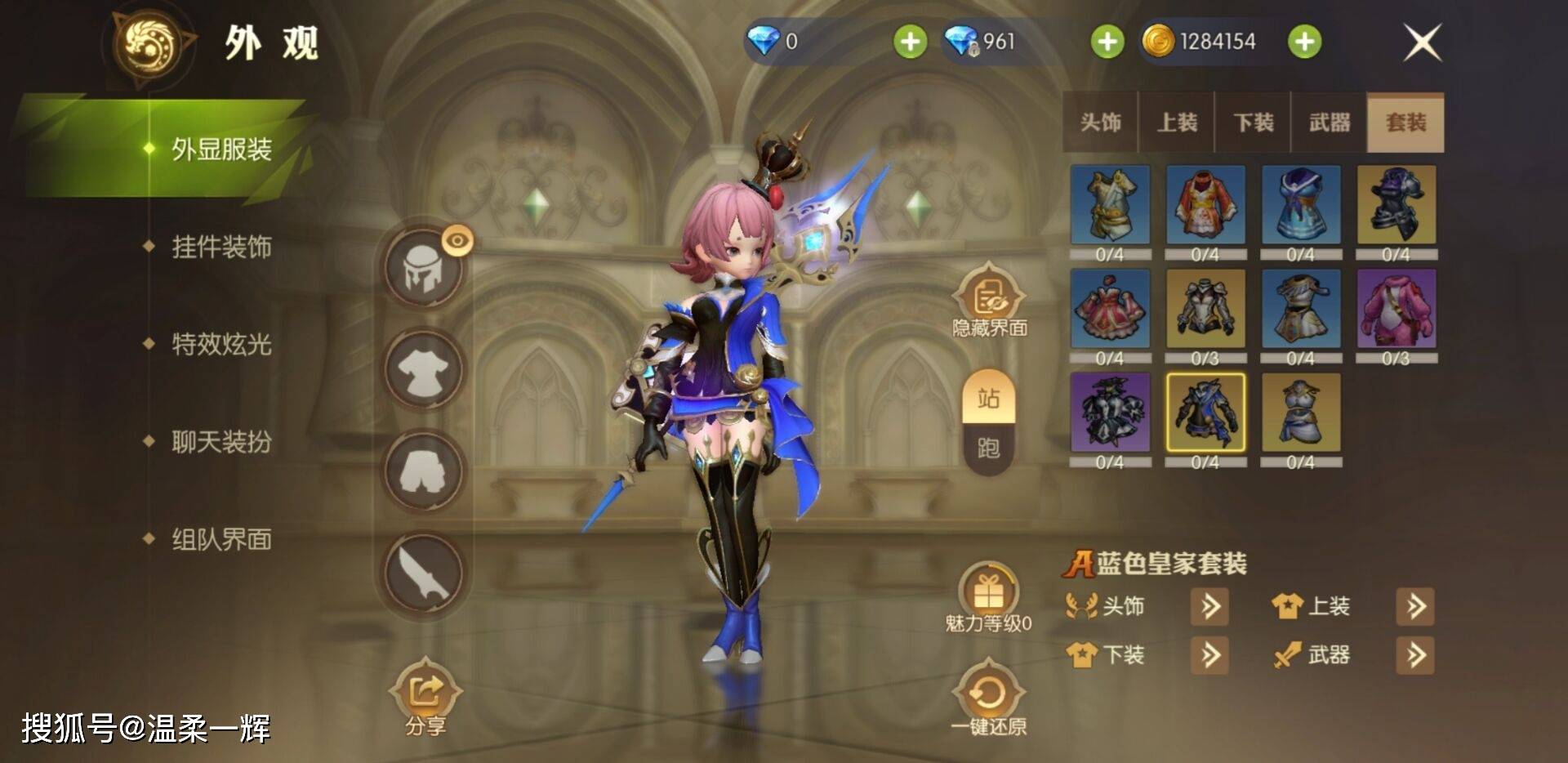Switch to the 头饰 tab
Screen dimensions: 1568x763
tap(1100, 123)
